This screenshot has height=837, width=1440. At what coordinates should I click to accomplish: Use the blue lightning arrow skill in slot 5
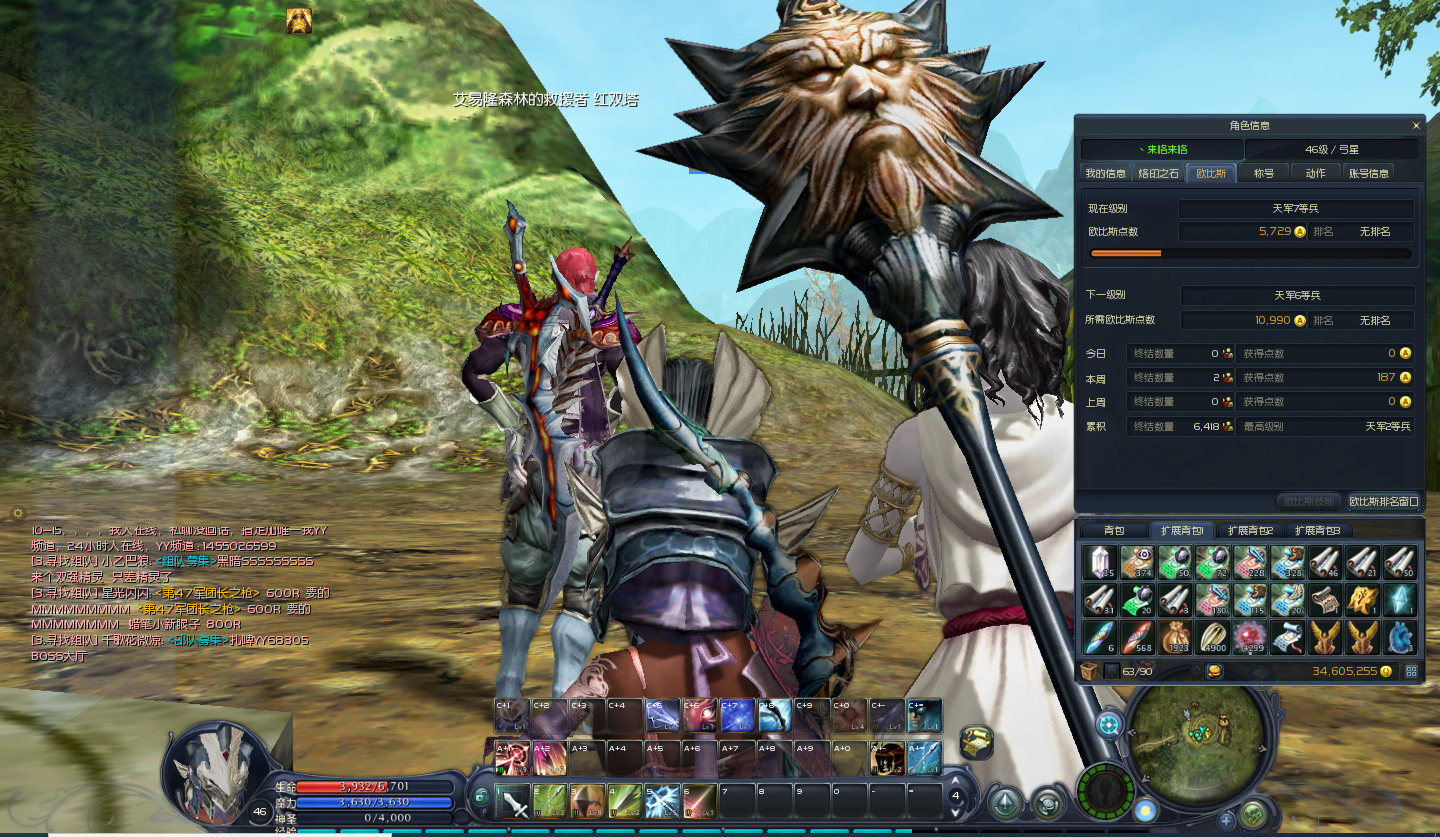pyautogui.click(x=661, y=801)
